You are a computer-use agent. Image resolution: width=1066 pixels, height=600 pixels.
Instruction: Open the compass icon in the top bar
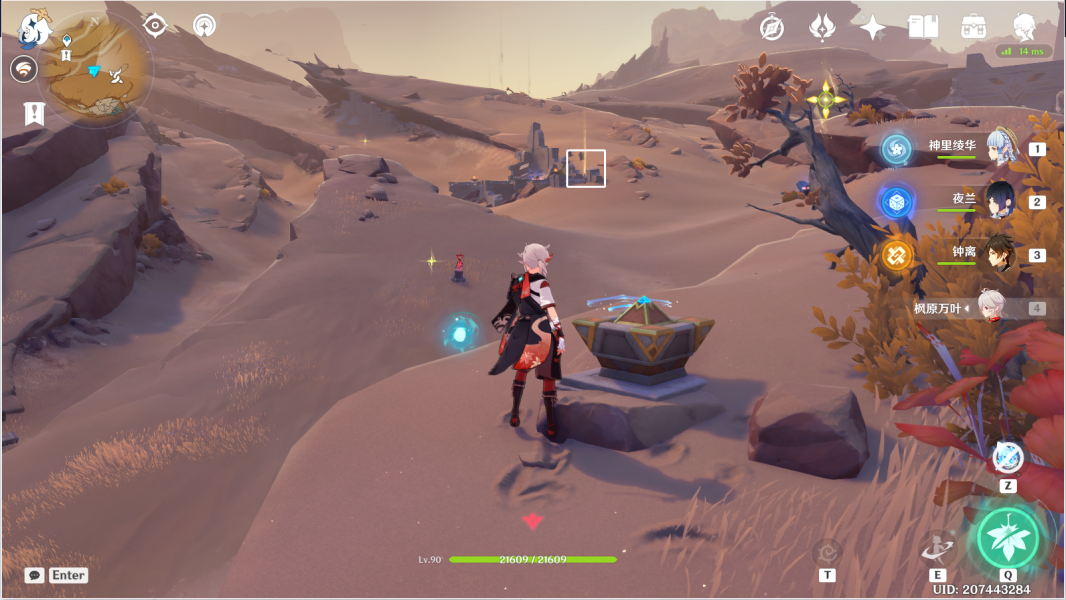771,27
